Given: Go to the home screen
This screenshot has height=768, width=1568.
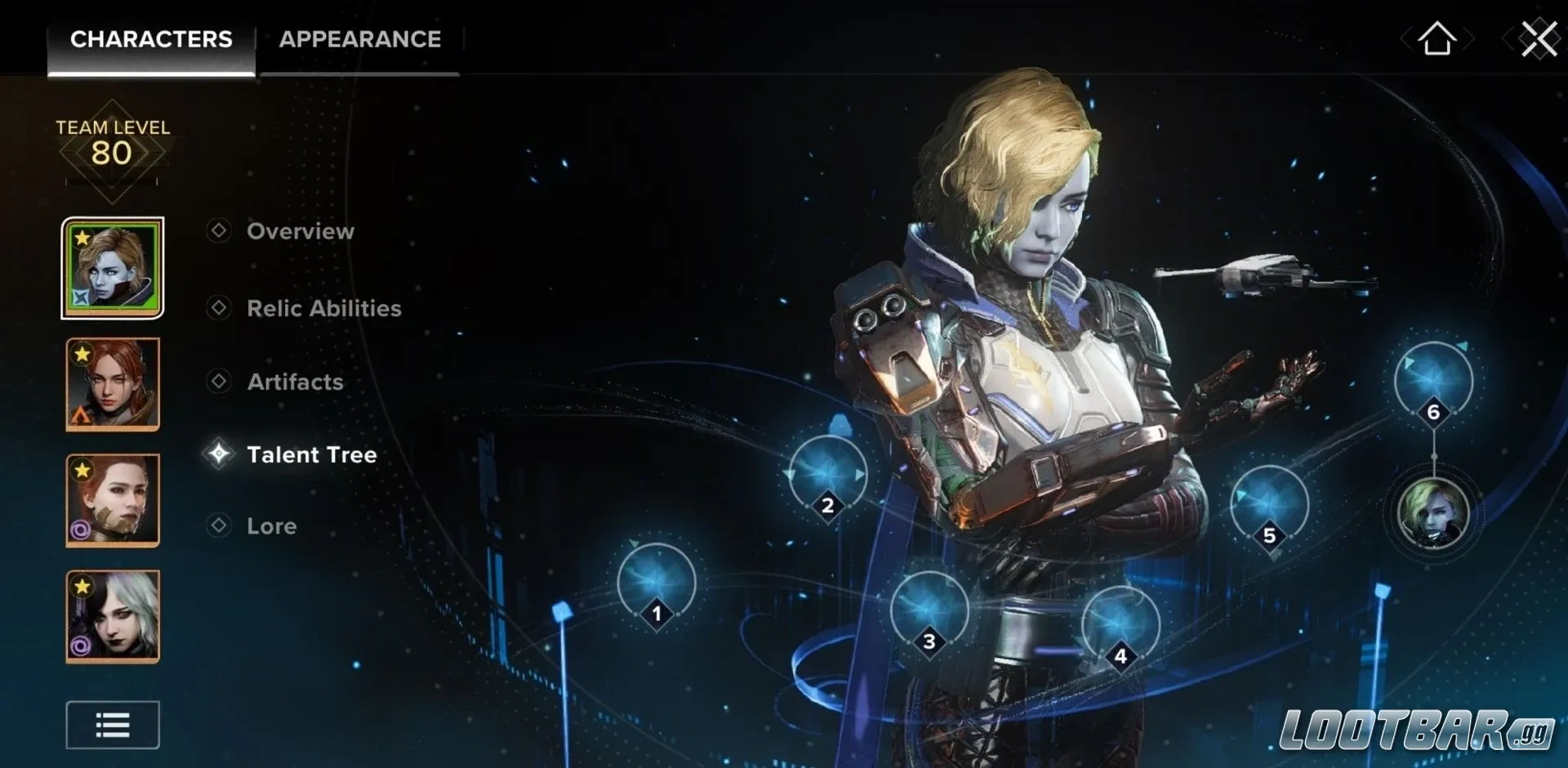Looking at the screenshot, I should pyautogui.click(x=1437, y=38).
